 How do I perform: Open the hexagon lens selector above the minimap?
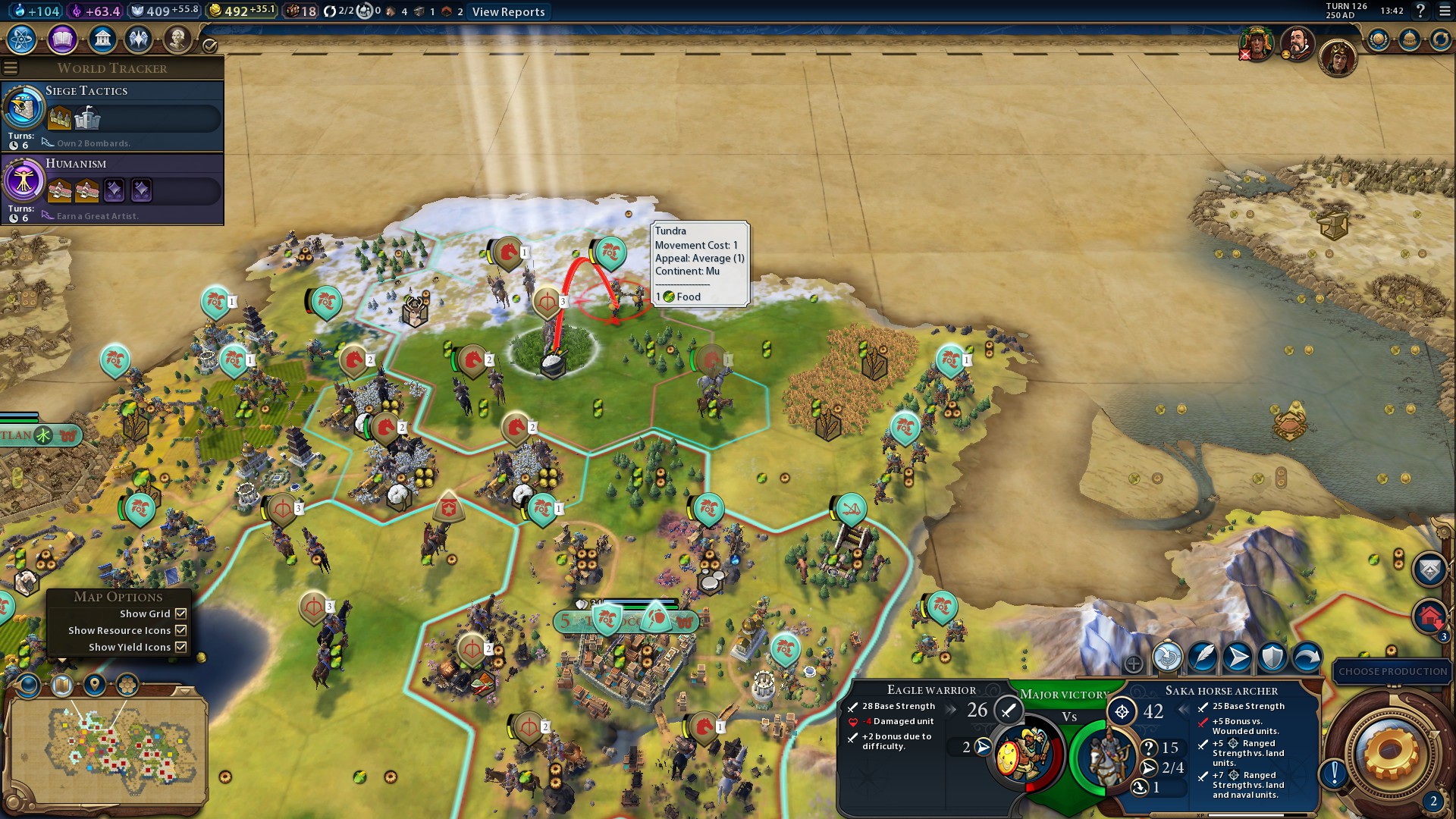point(127,685)
